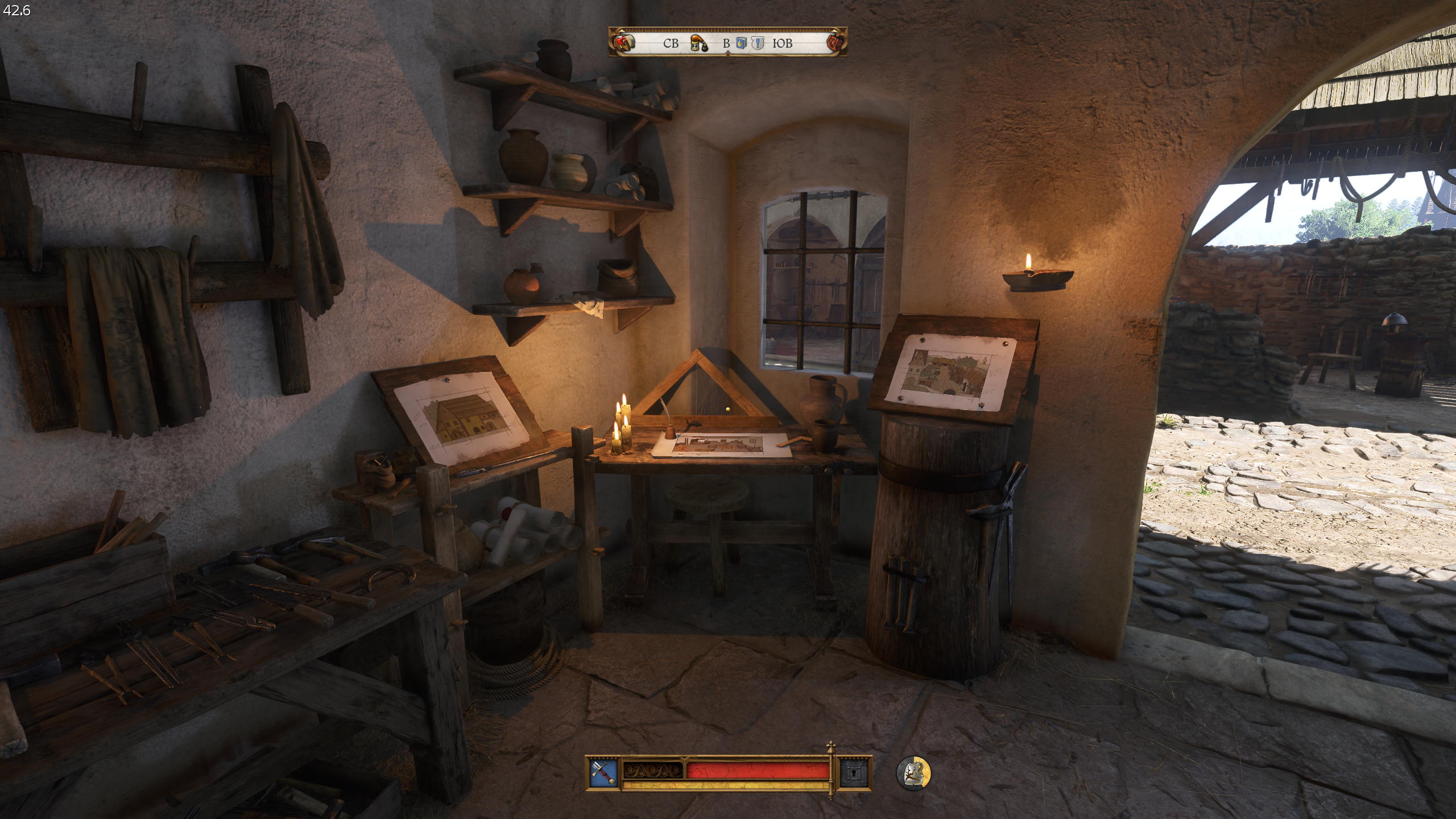Click the exclamation shield side-quest marker
Image resolution: width=1456 pixels, height=819 pixels.
tap(758, 42)
